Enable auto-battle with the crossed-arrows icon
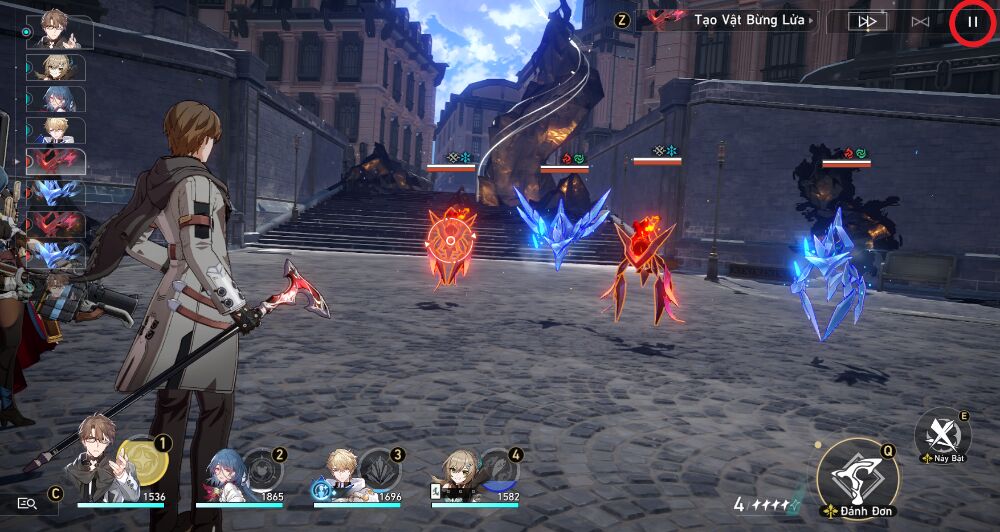The width and height of the screenshot is (1000, 532). tap(920, 21)
